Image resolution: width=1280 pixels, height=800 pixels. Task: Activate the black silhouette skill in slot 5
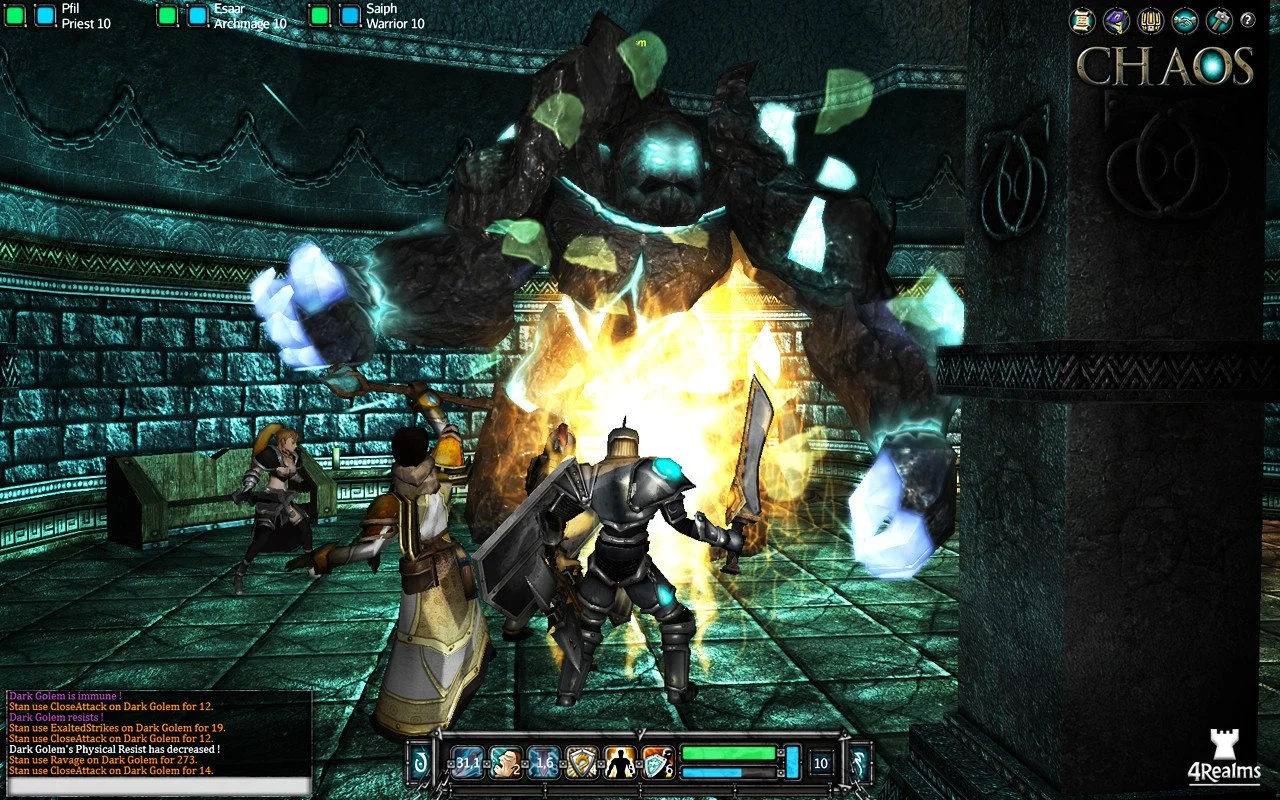(x=619, y=764)
